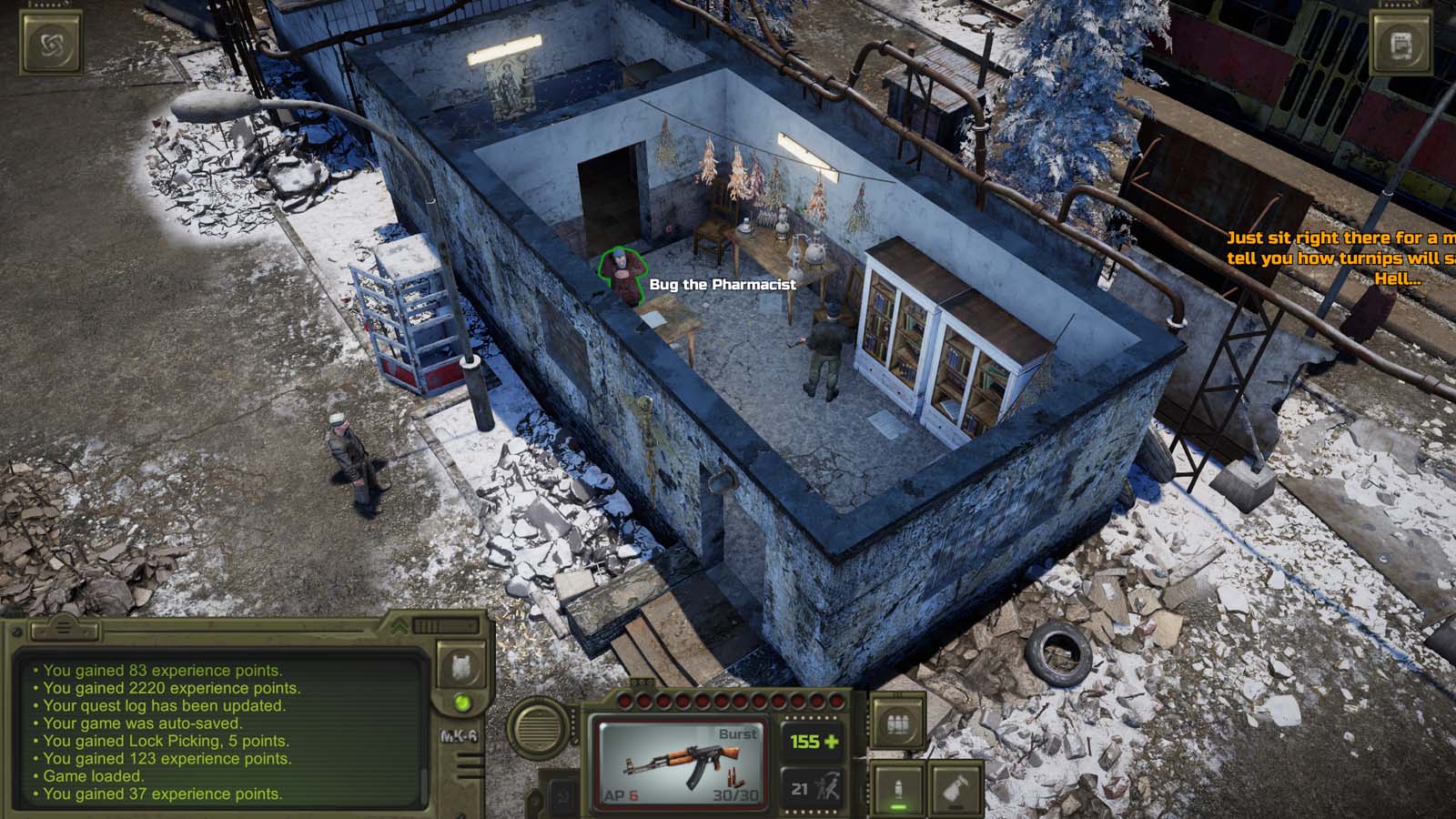The width and height of the screenshot is (1456, 819).
Task: Click the 155 + health button
Action: tap(814, 742)
